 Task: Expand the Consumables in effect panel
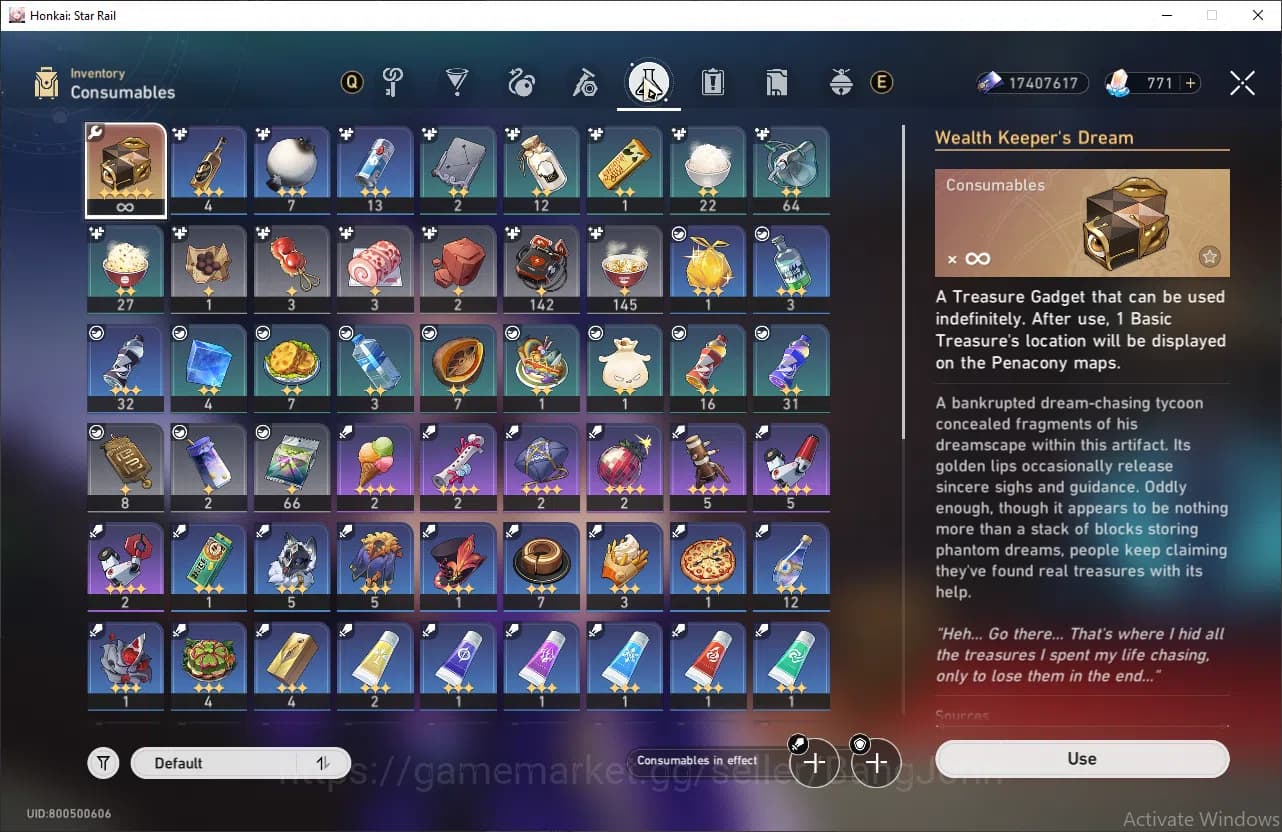tap(697, 760)
